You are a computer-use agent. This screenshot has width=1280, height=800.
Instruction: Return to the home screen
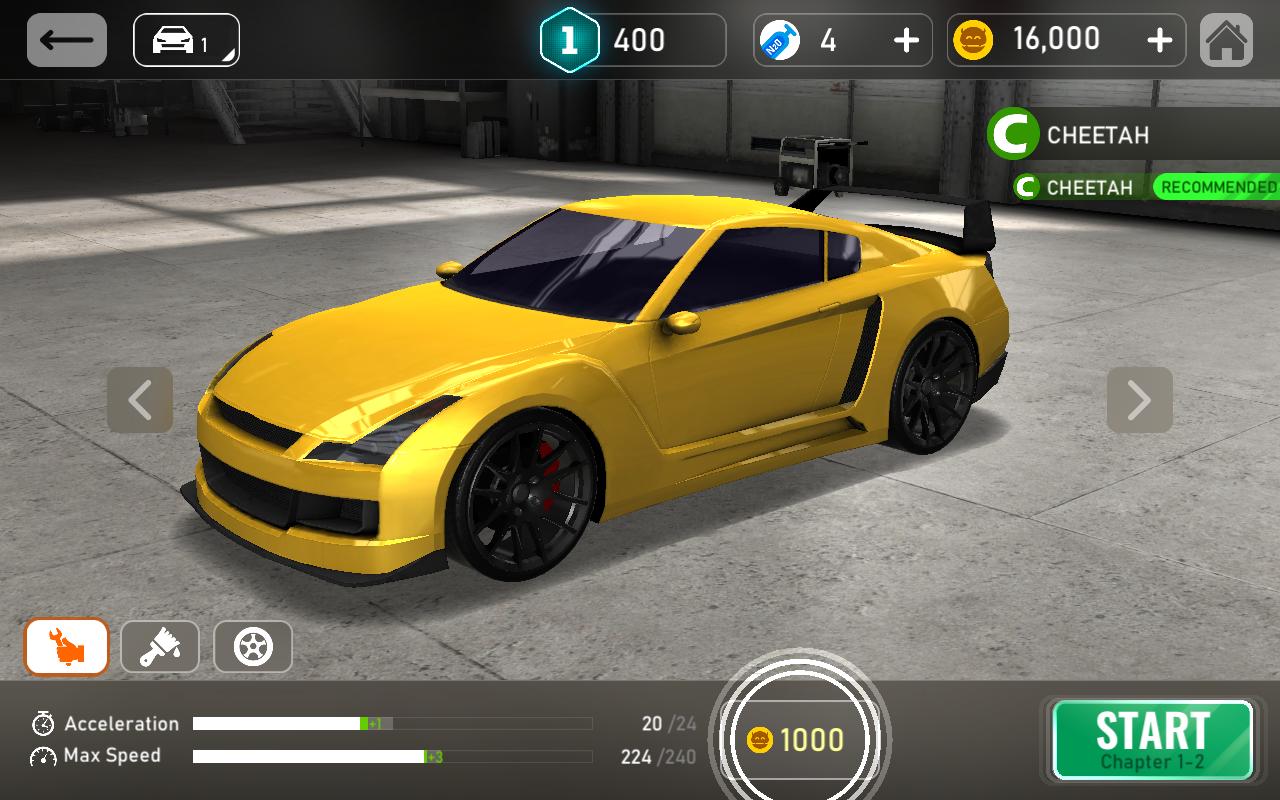(1226, 40)
